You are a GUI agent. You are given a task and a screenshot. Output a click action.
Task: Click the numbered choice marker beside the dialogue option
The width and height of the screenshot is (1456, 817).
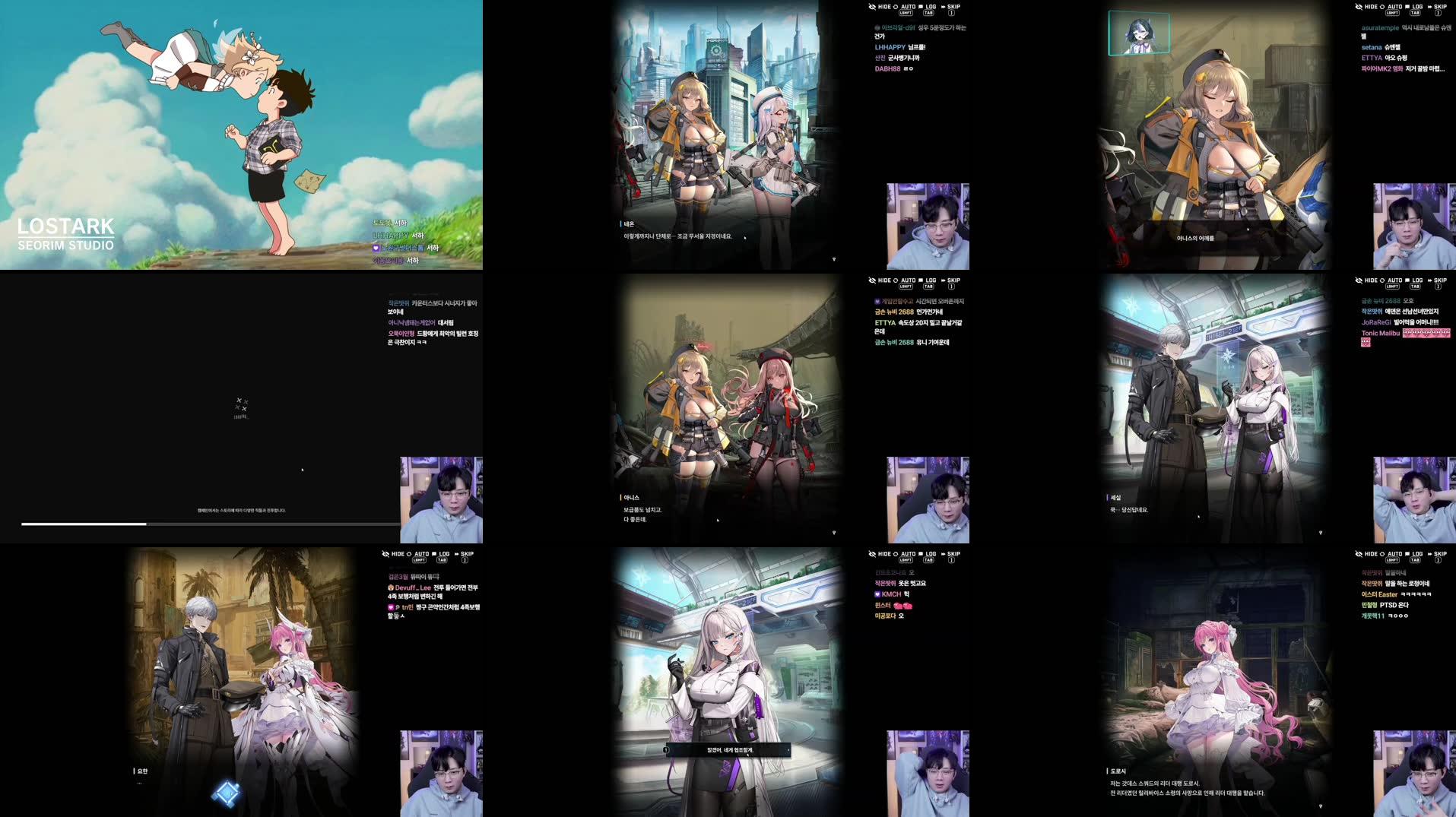click(x=666, y=749)
